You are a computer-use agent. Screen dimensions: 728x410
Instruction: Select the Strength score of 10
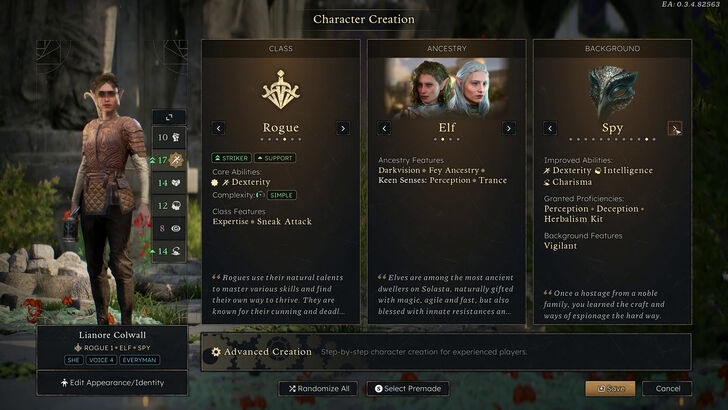pyautogui.click(x=167, y=137)
